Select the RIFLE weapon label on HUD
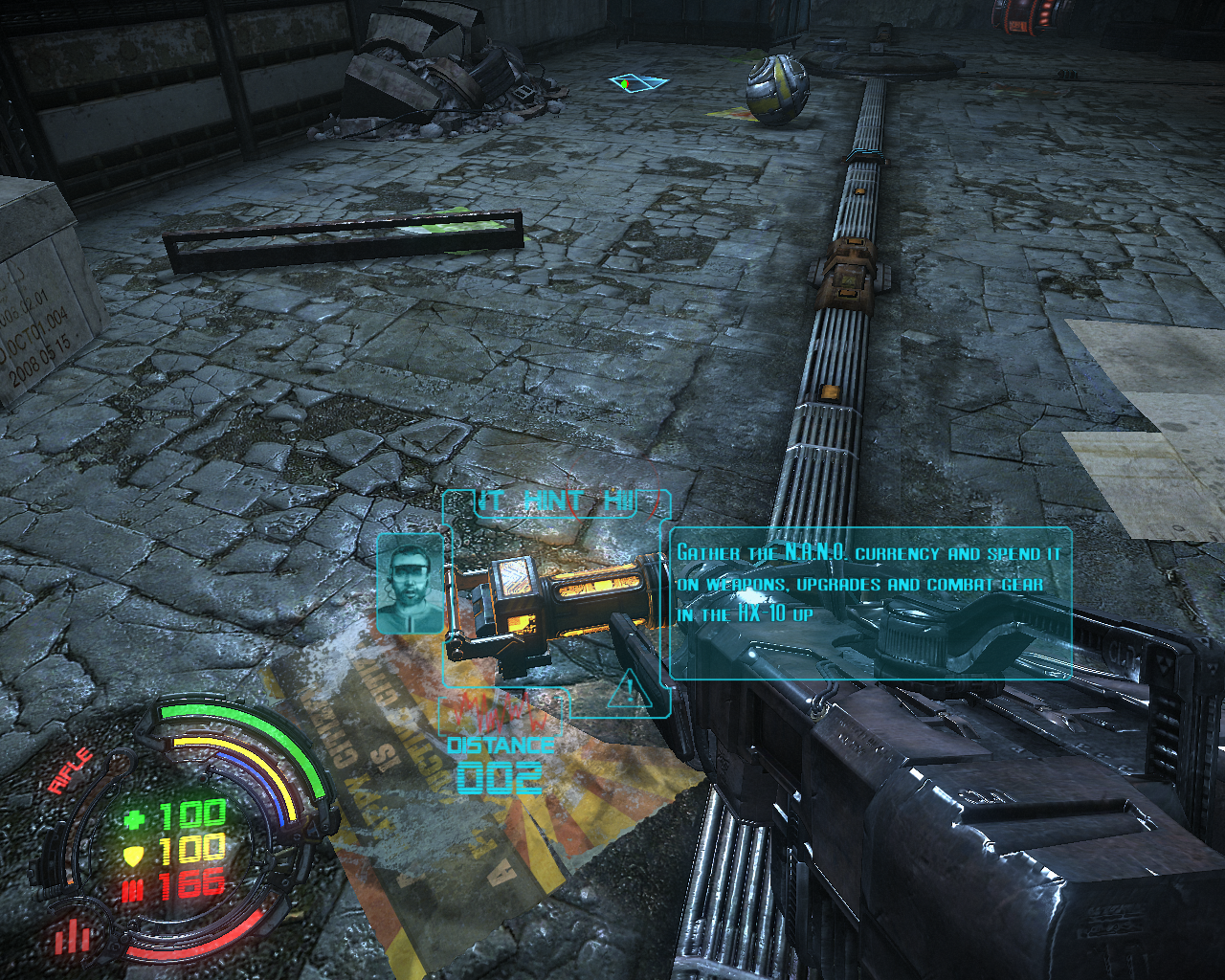This screenshot has height=980, width=1225. pos(72,770)
